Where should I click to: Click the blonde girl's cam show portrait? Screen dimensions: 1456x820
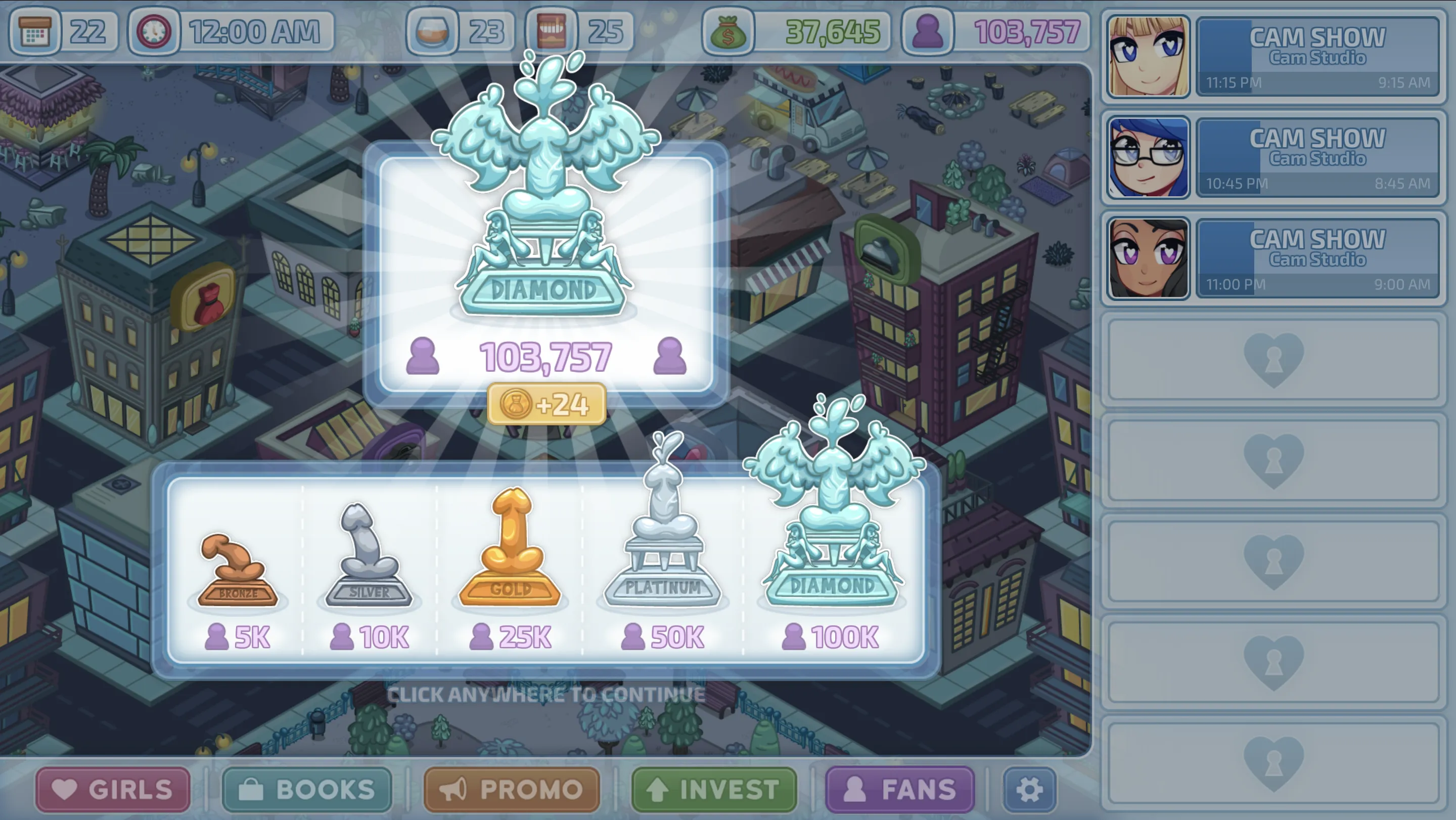1148,57
